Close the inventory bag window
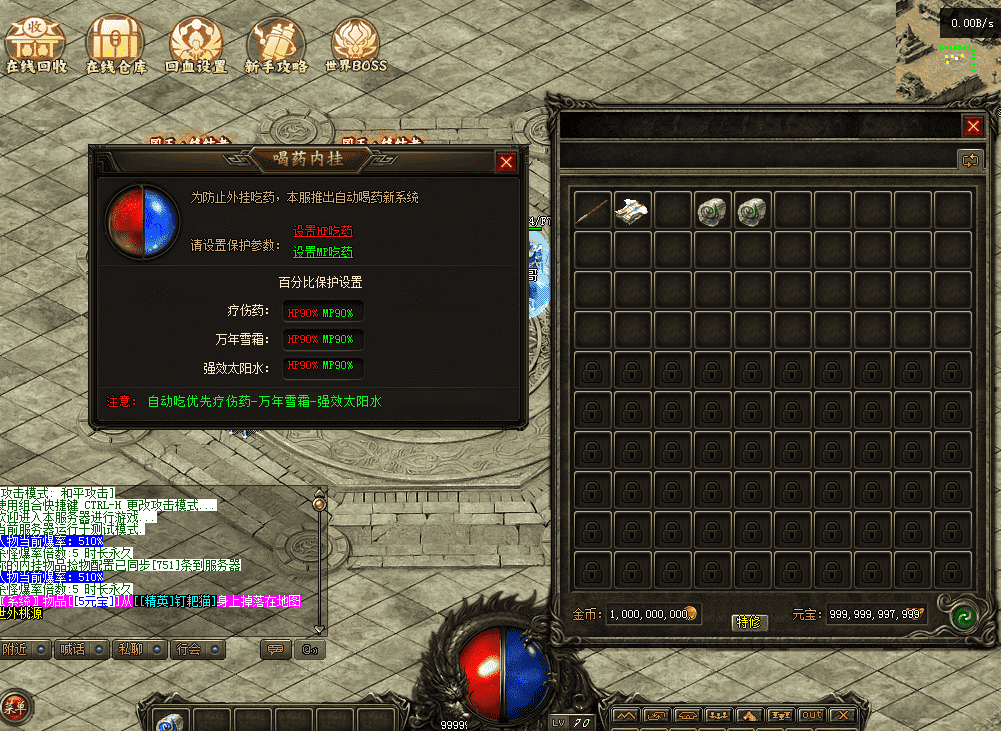 973,126
